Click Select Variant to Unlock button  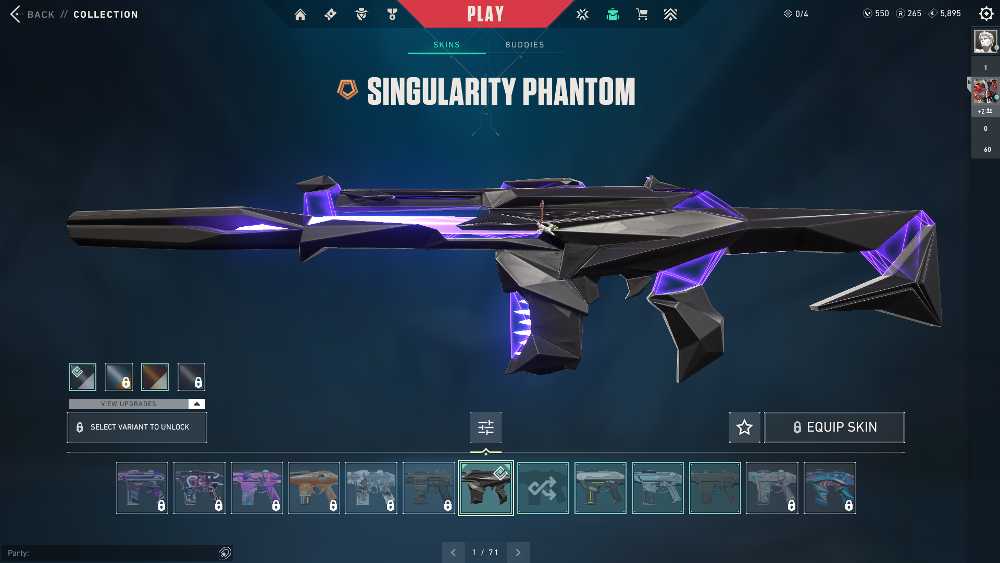tap(136, 427)
